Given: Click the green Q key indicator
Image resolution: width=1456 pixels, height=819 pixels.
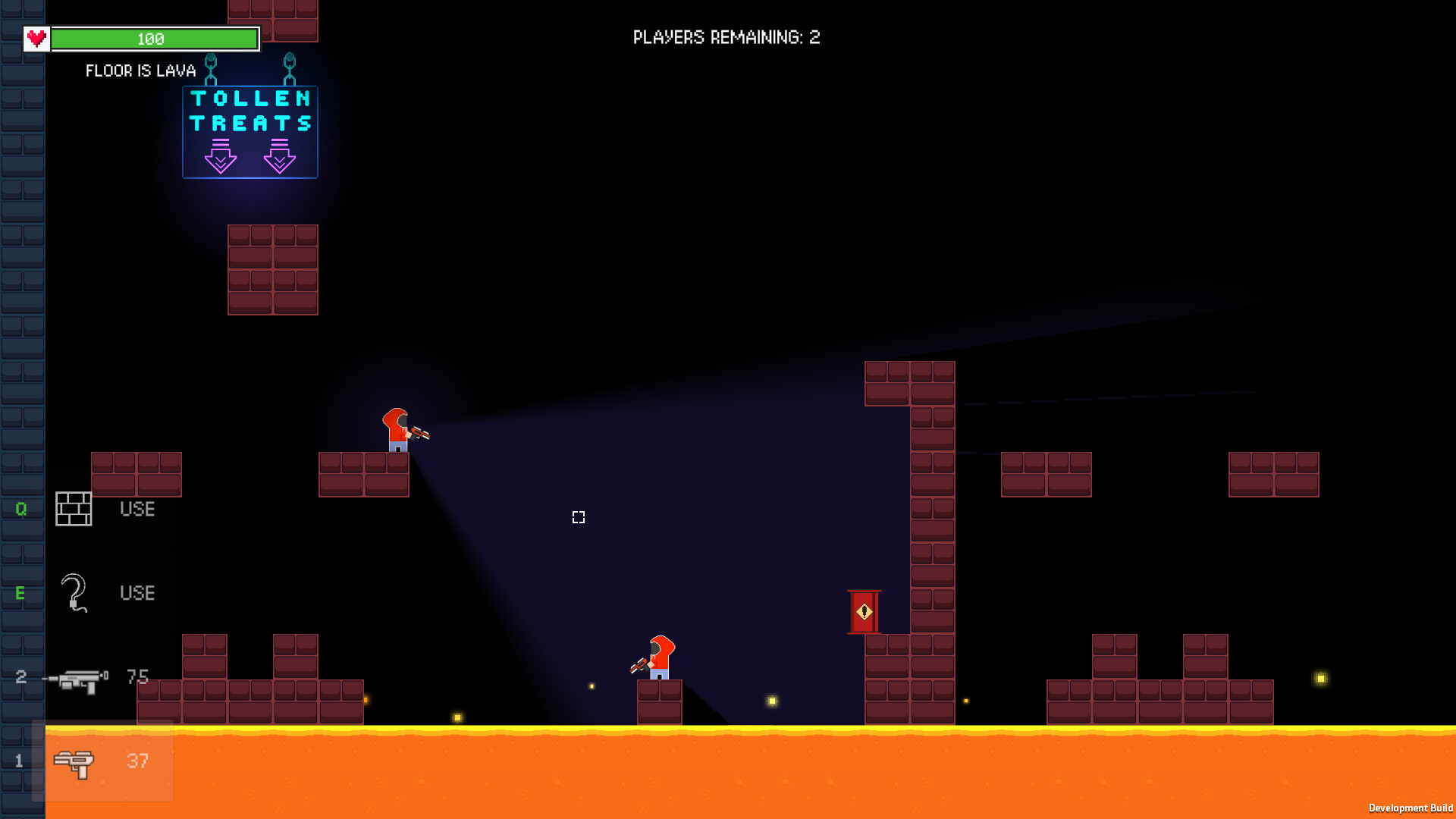Looking at the screenshot, I should point(20,509).
